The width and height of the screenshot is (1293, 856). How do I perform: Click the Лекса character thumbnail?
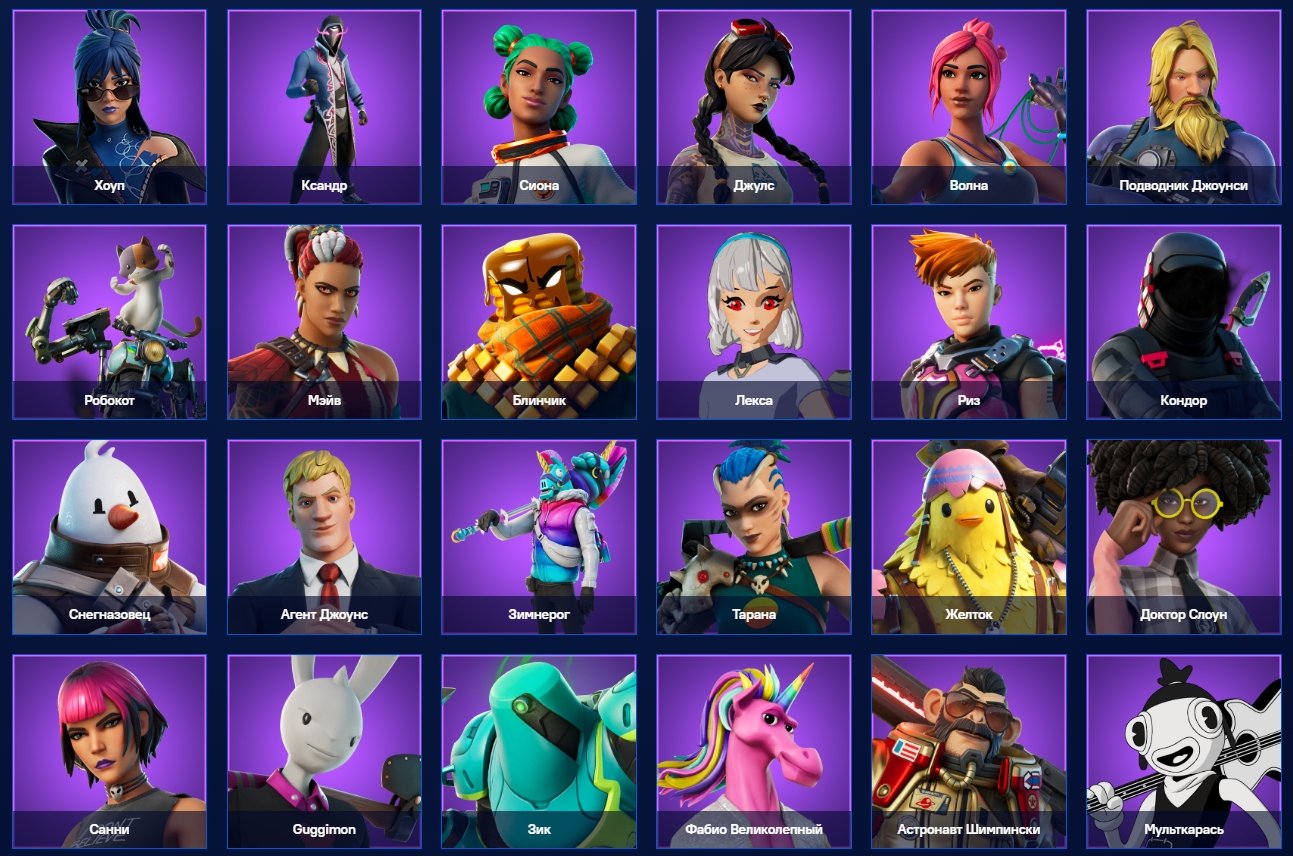[754, 318]
